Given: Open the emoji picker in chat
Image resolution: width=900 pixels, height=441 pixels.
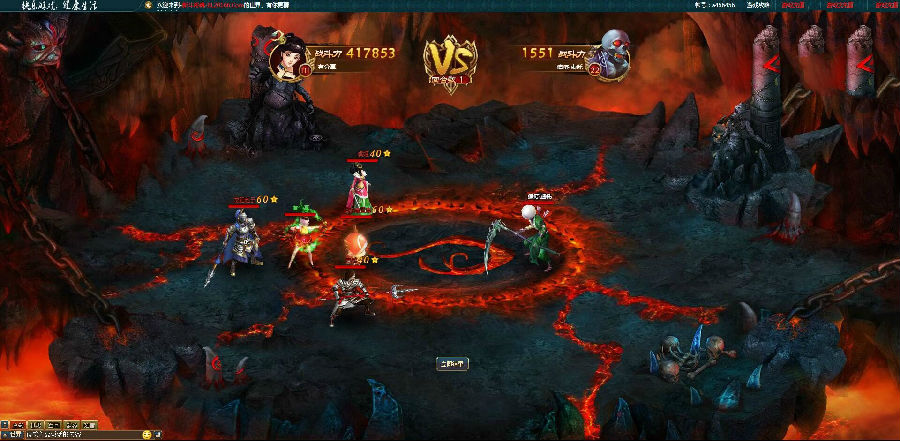Looking at the screenshot, I should pyautogui.click(x=147, y=435).
